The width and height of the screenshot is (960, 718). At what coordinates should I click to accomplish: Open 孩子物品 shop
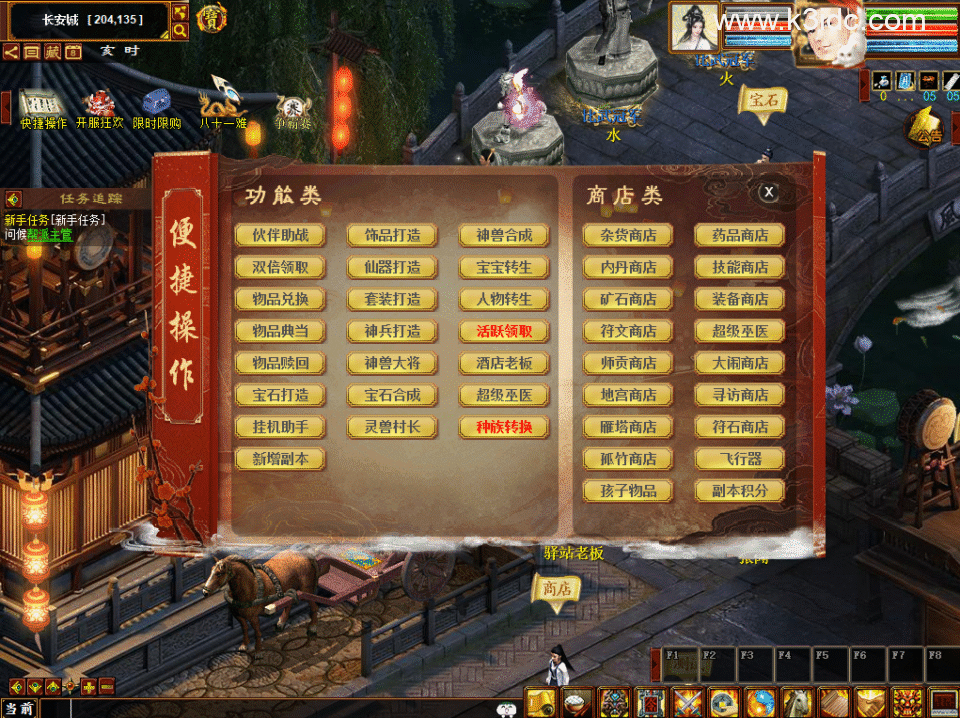click(628, 491)
